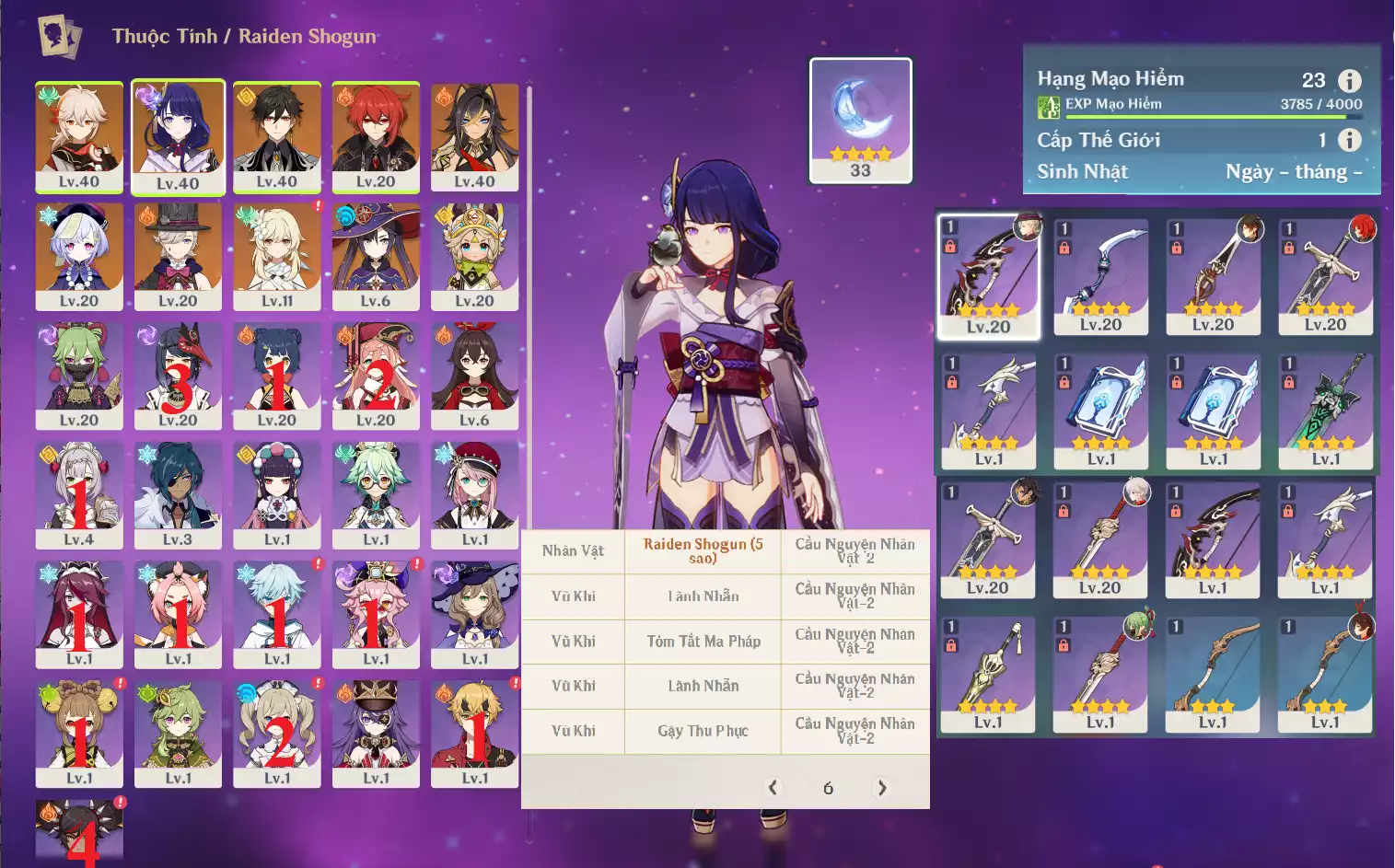Go to the previous table page
Screen dimensions: 1395x868
click(x=773, y=788)
